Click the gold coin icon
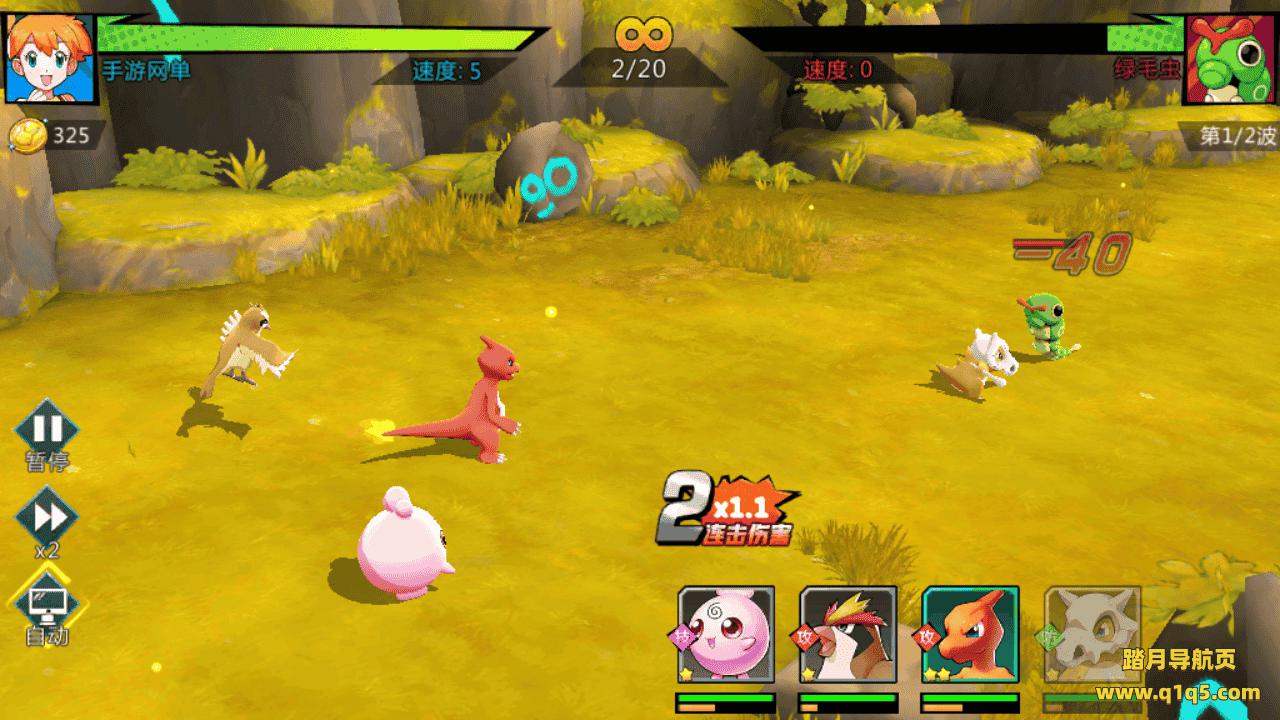 [27, 136]
